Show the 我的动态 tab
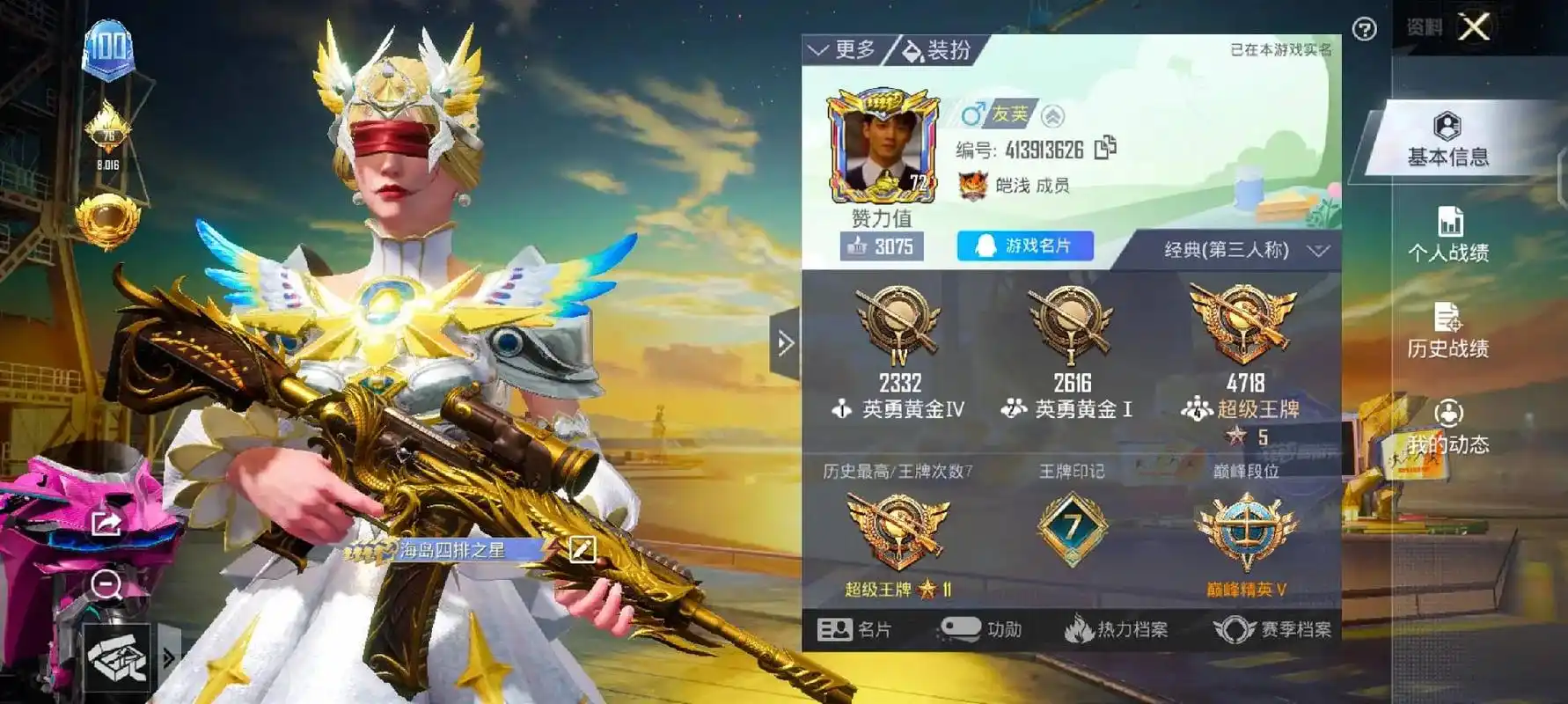The height and width of the screenshot is (704, 1568). (x=1448, y=427)
